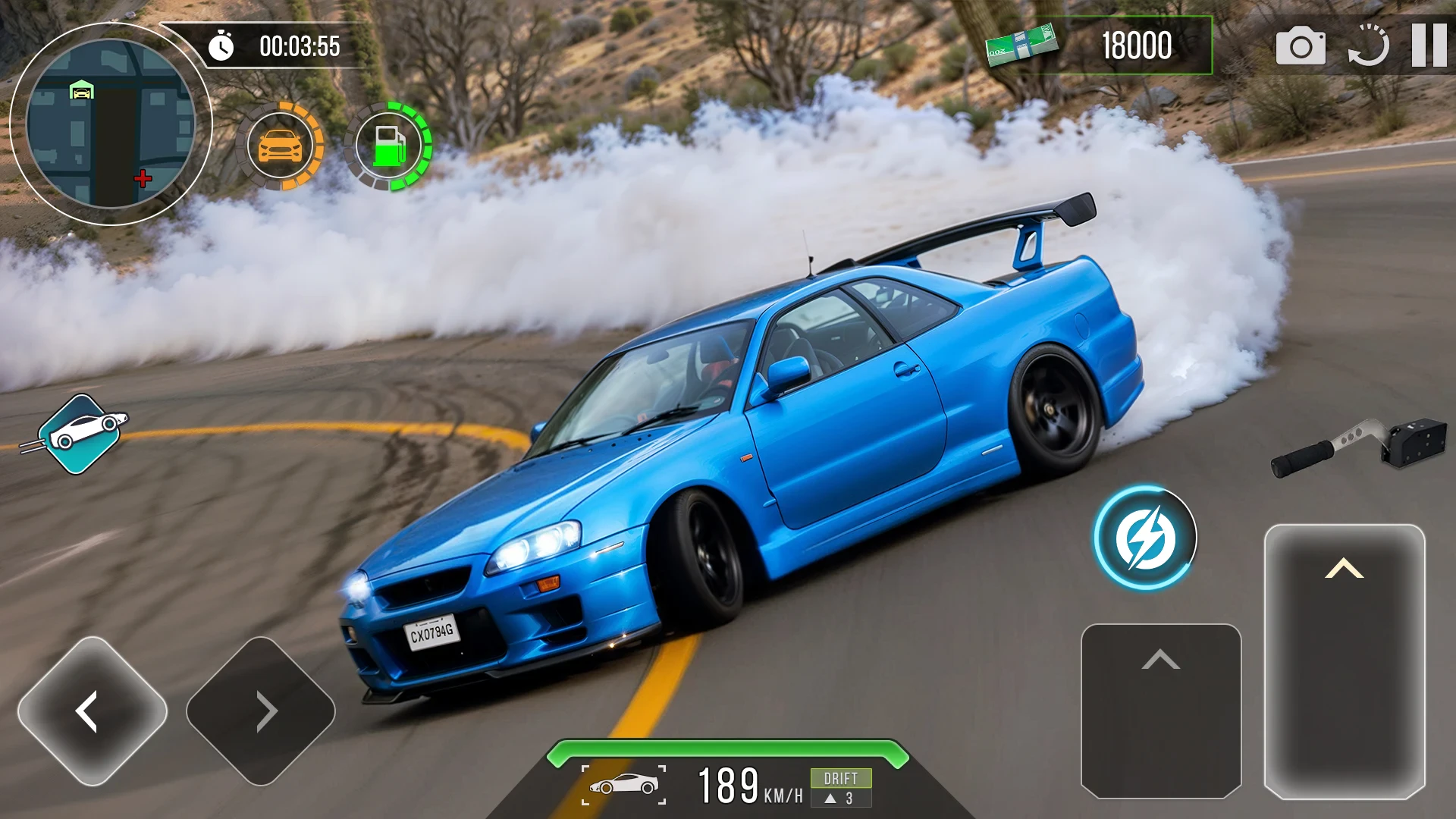The height and width of the screenshot is (819, 1456).
Task: Activate the lightning bolt nitro boost
Action: click(1144, 538)
